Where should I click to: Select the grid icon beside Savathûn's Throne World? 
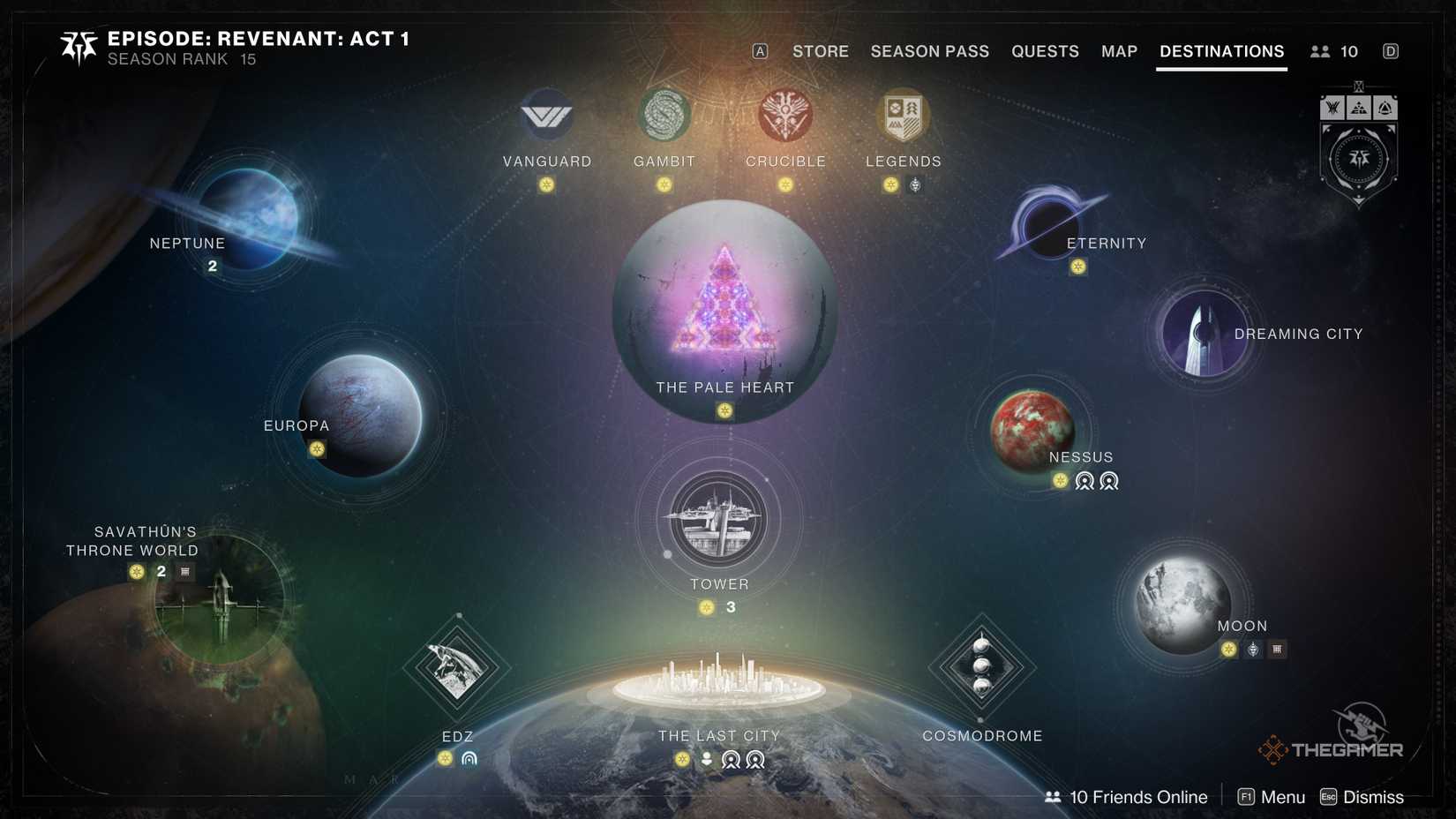pyautogui.click(x=183, y=571)
